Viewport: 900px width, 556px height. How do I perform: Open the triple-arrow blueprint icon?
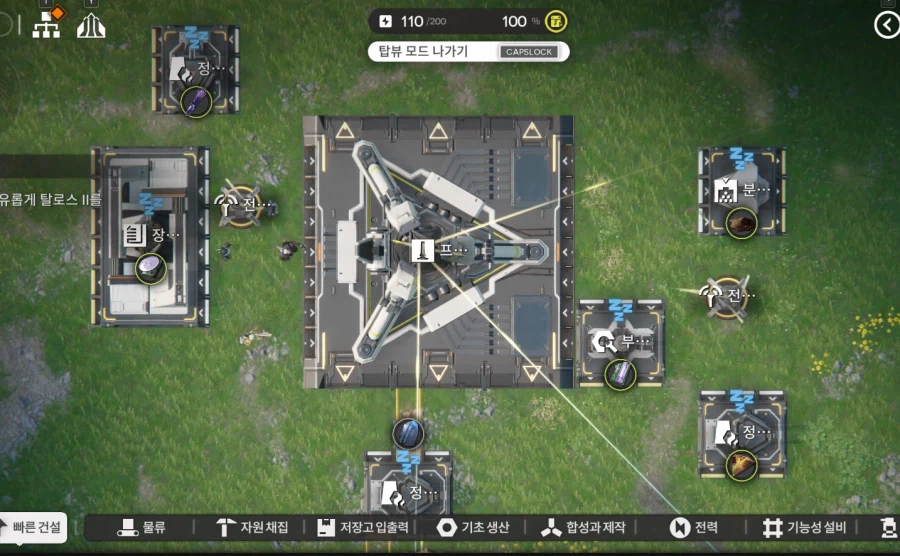point(91,26)
